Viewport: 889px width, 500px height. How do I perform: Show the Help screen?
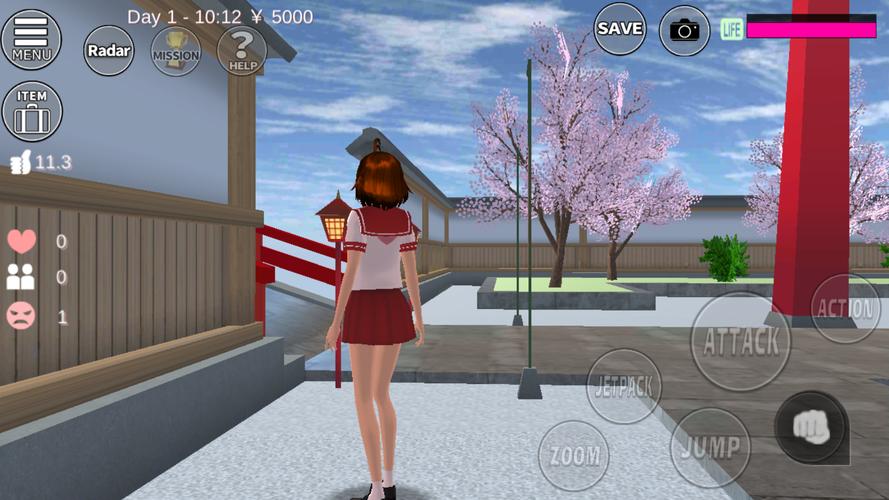[241, 51]
